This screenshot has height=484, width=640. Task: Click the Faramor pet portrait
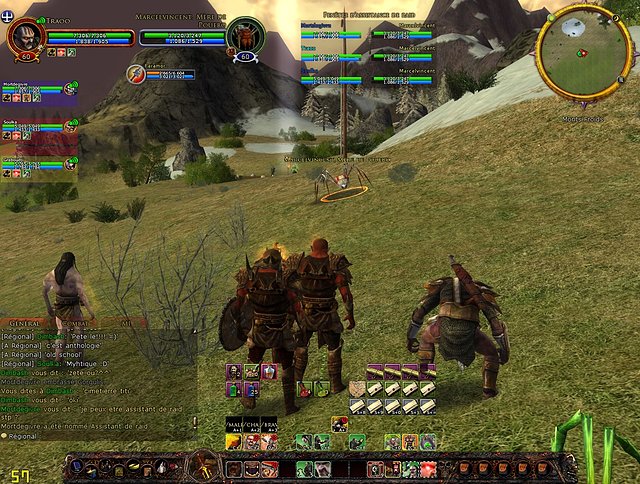(136, 73)
